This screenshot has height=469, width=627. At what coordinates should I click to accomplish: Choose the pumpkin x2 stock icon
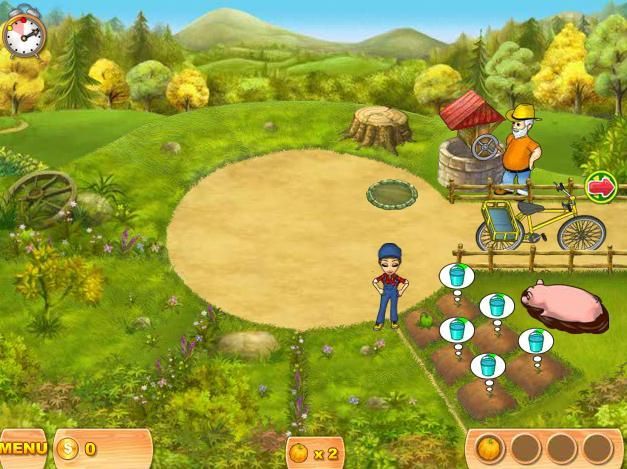tap(300, 453)
